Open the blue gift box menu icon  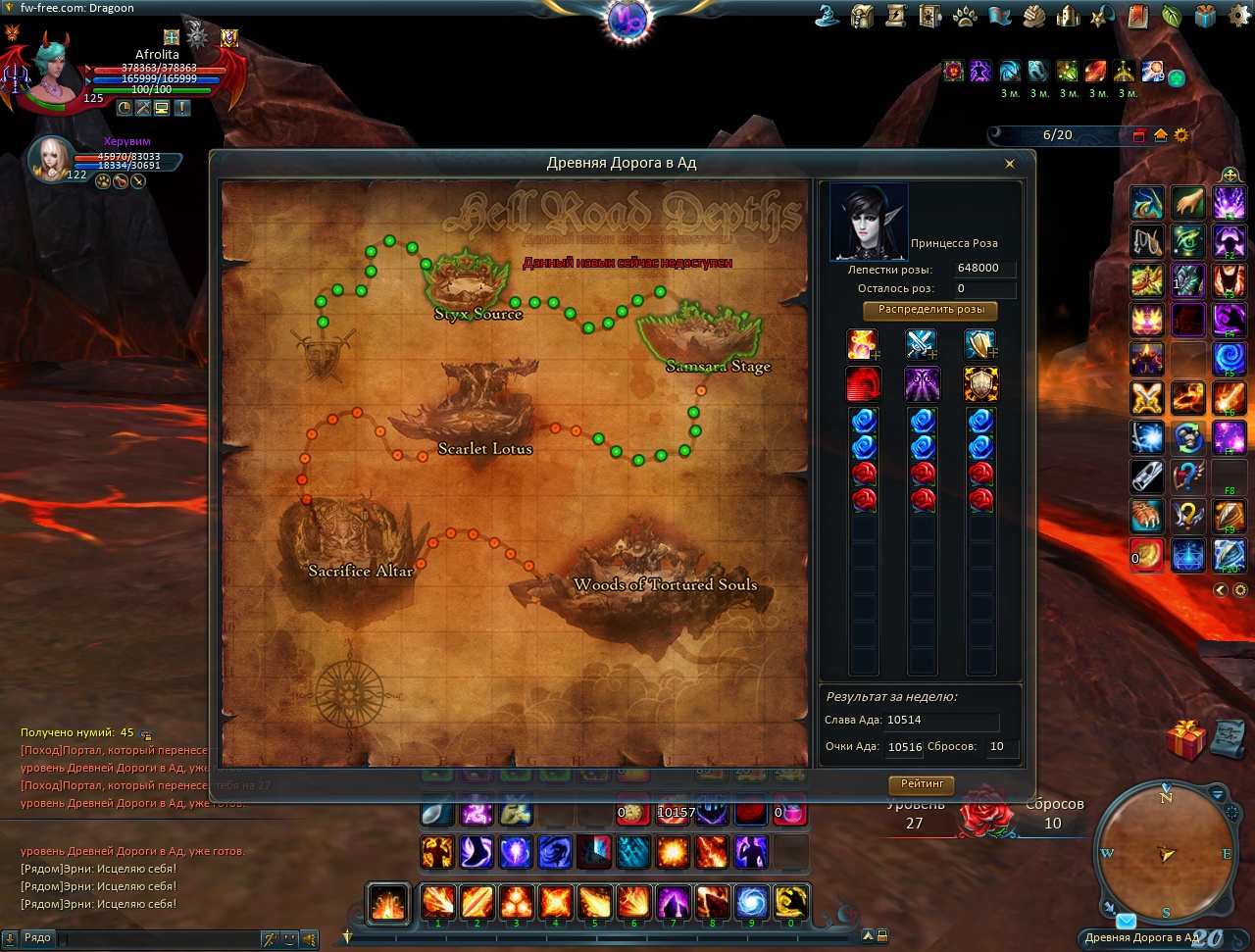pyautogui.click(x=1205, y=17)
